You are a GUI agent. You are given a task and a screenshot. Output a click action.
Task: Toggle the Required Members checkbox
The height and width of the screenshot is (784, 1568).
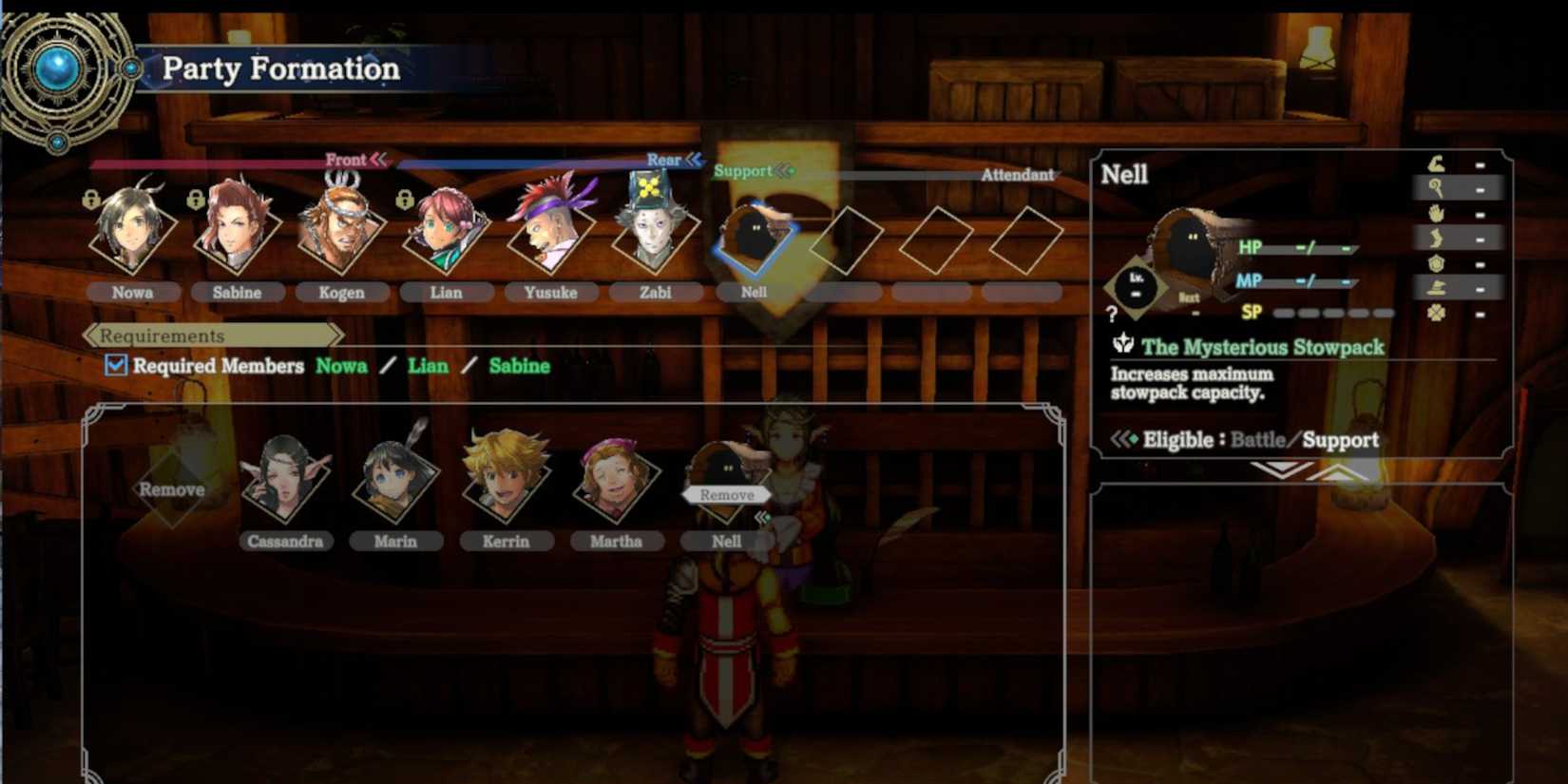pyautogui.click(x=116, y=366)
